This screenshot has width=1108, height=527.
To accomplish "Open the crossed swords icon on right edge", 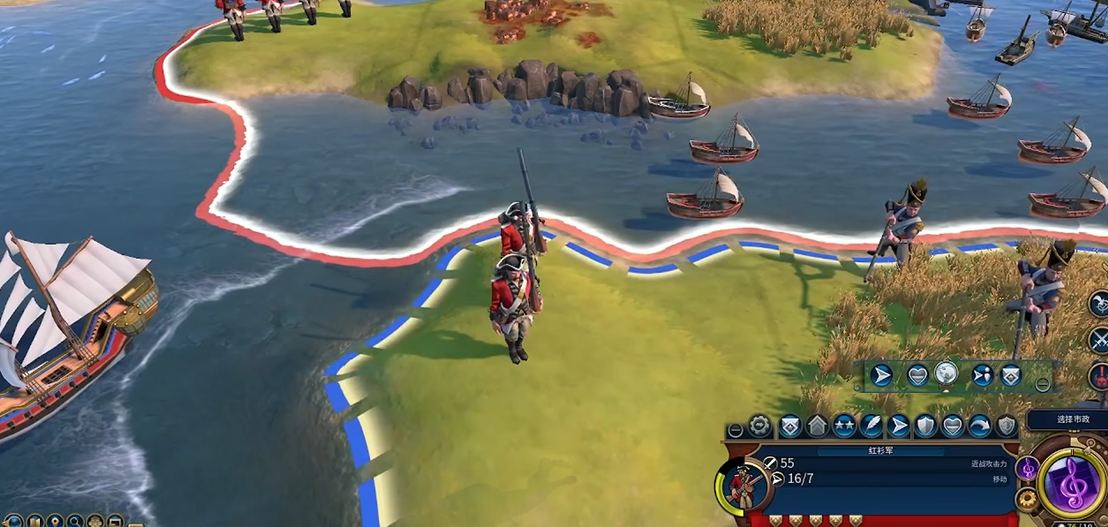I will (x=1098, y=339).
